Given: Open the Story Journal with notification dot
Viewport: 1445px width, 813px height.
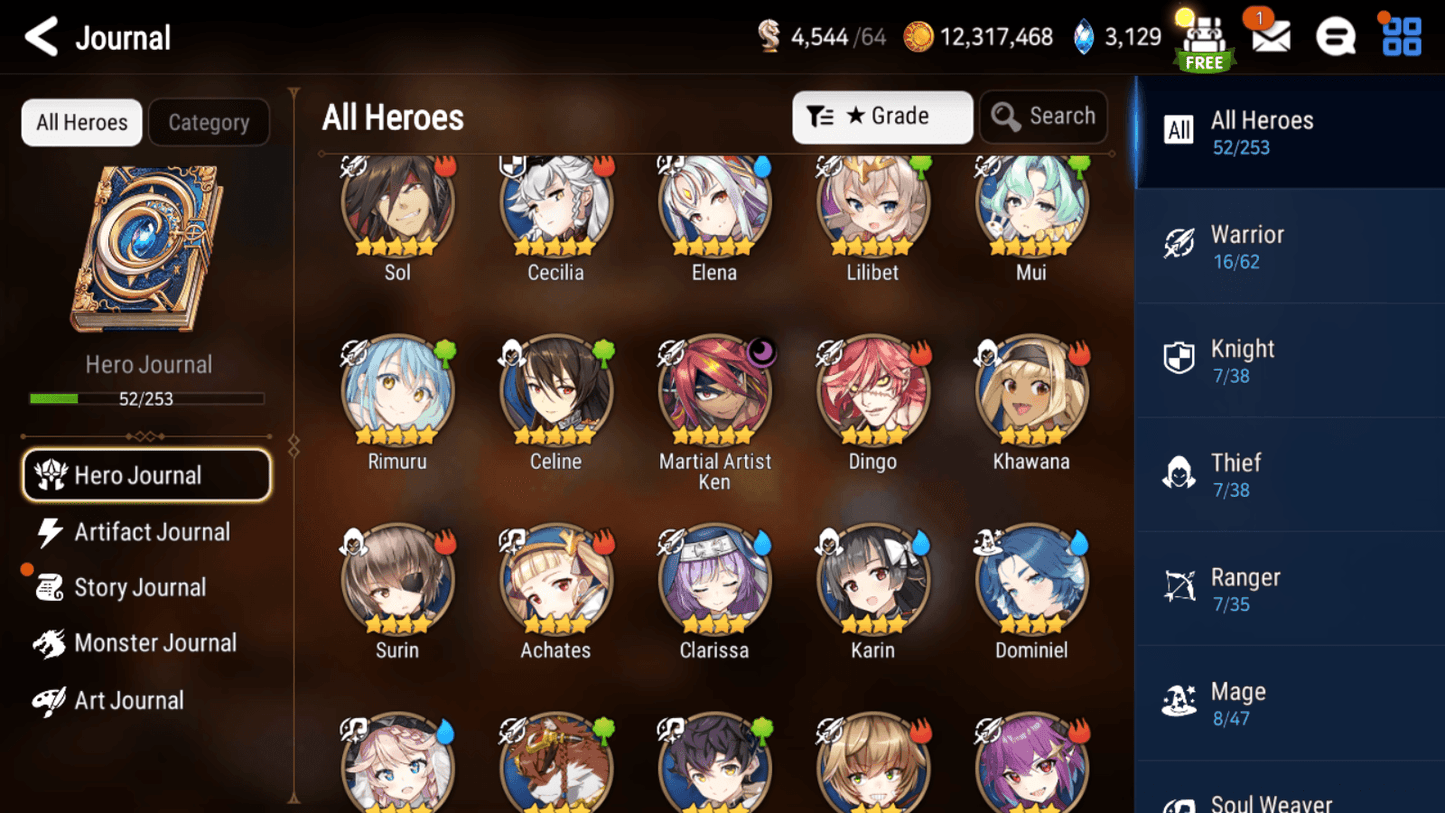Looking at the screenshot, I should click(x=141, y=587).
